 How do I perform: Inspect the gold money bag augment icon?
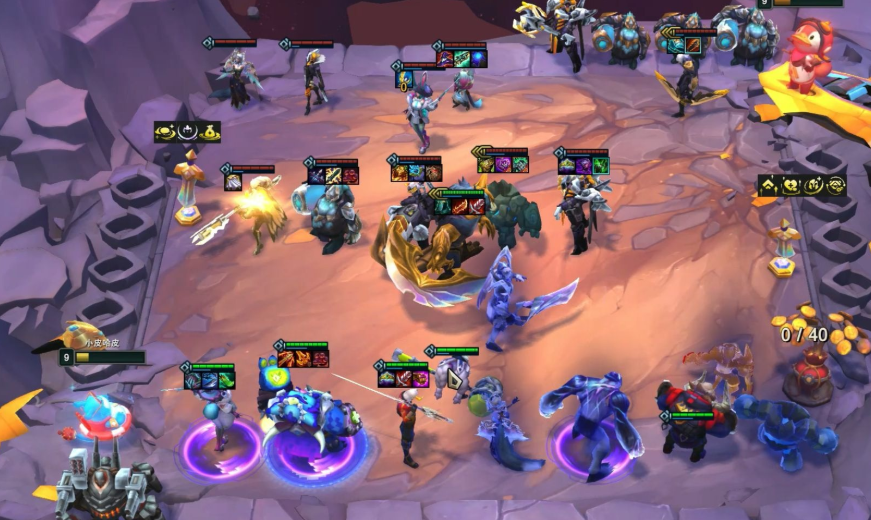tap(209, 132)
